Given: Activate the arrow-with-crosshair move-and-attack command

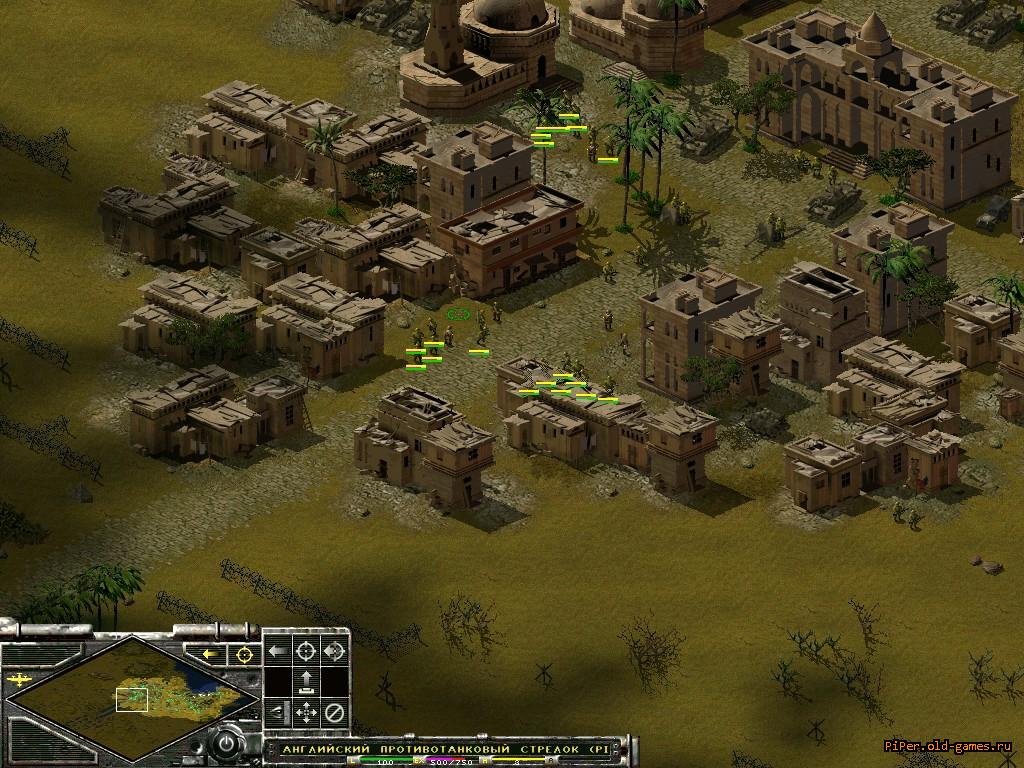Looking at the screenshot, I should pyautogui.click(x=334, y=651).
